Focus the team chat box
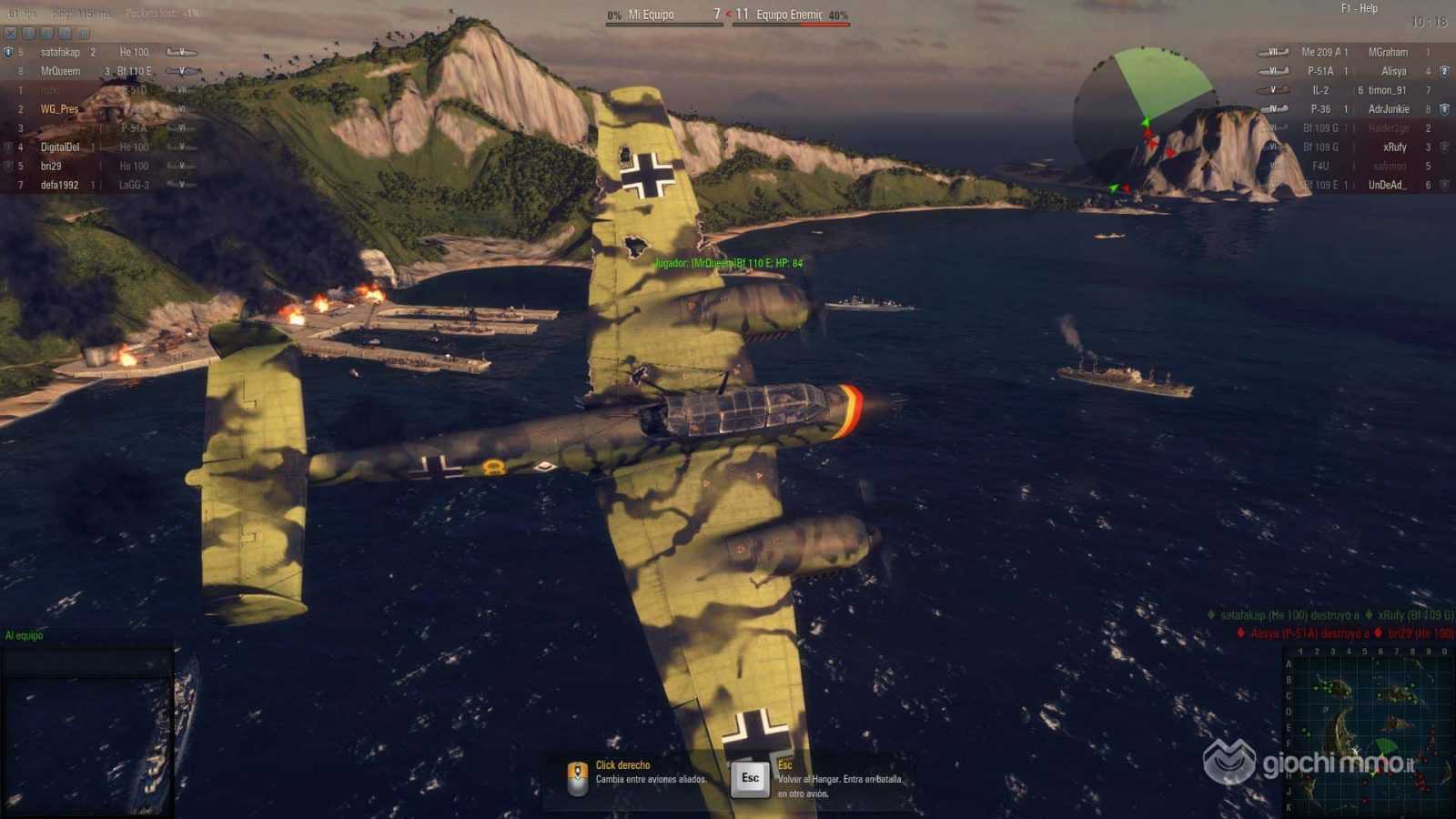The height and width of the screenshot is (819, 1456). (86, 660)
